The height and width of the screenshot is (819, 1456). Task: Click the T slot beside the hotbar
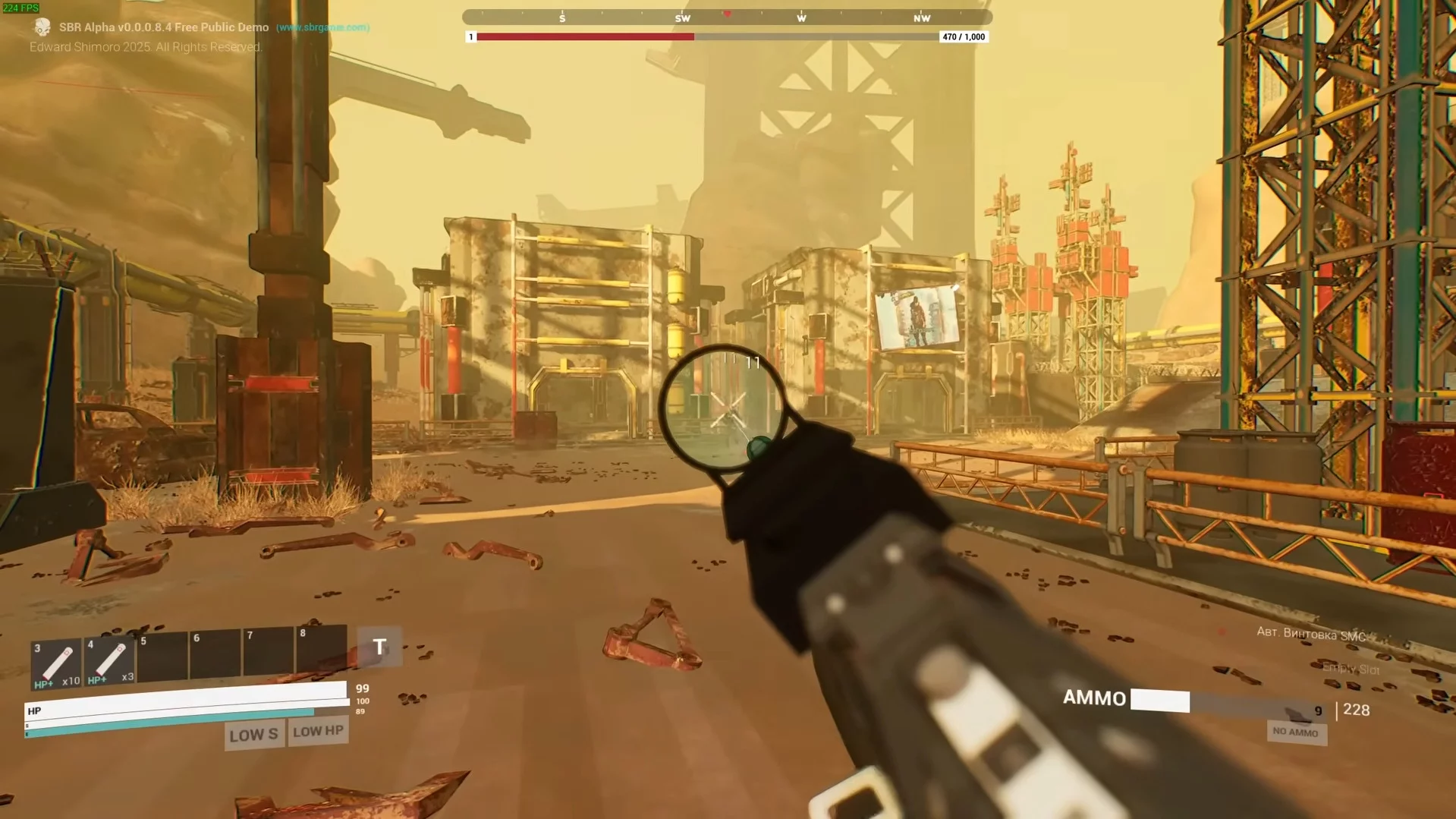pyautogui.click(x=379, y=647)
